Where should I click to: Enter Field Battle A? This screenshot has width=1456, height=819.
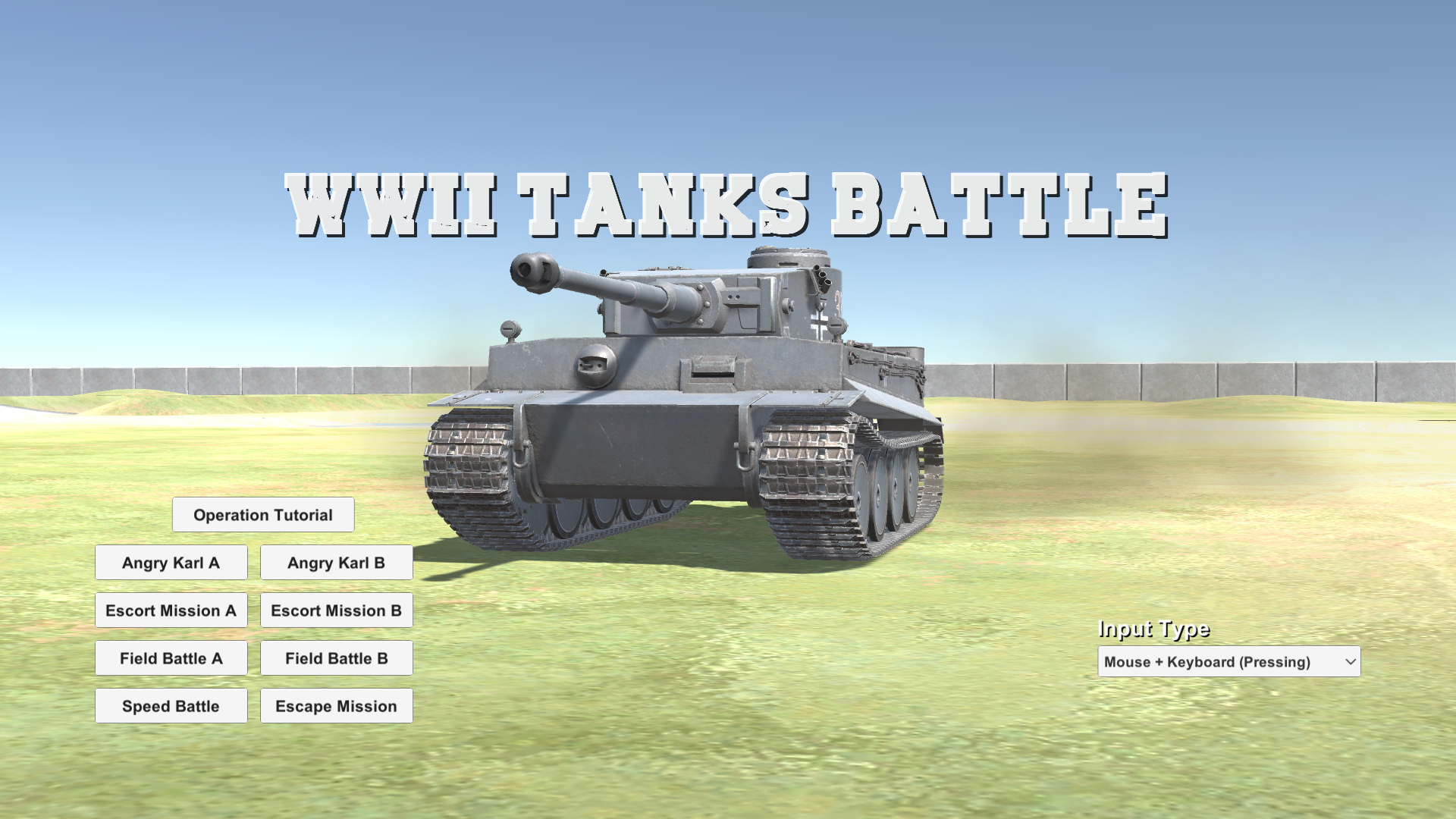(x=171, y=657)
